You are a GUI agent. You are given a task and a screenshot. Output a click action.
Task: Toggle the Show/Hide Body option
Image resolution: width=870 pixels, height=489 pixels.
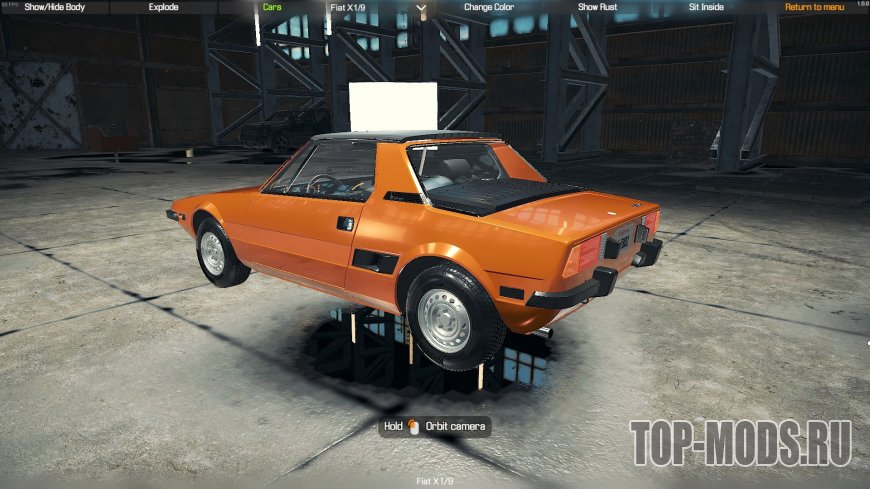pyautogui.click(x=54, y=7)
